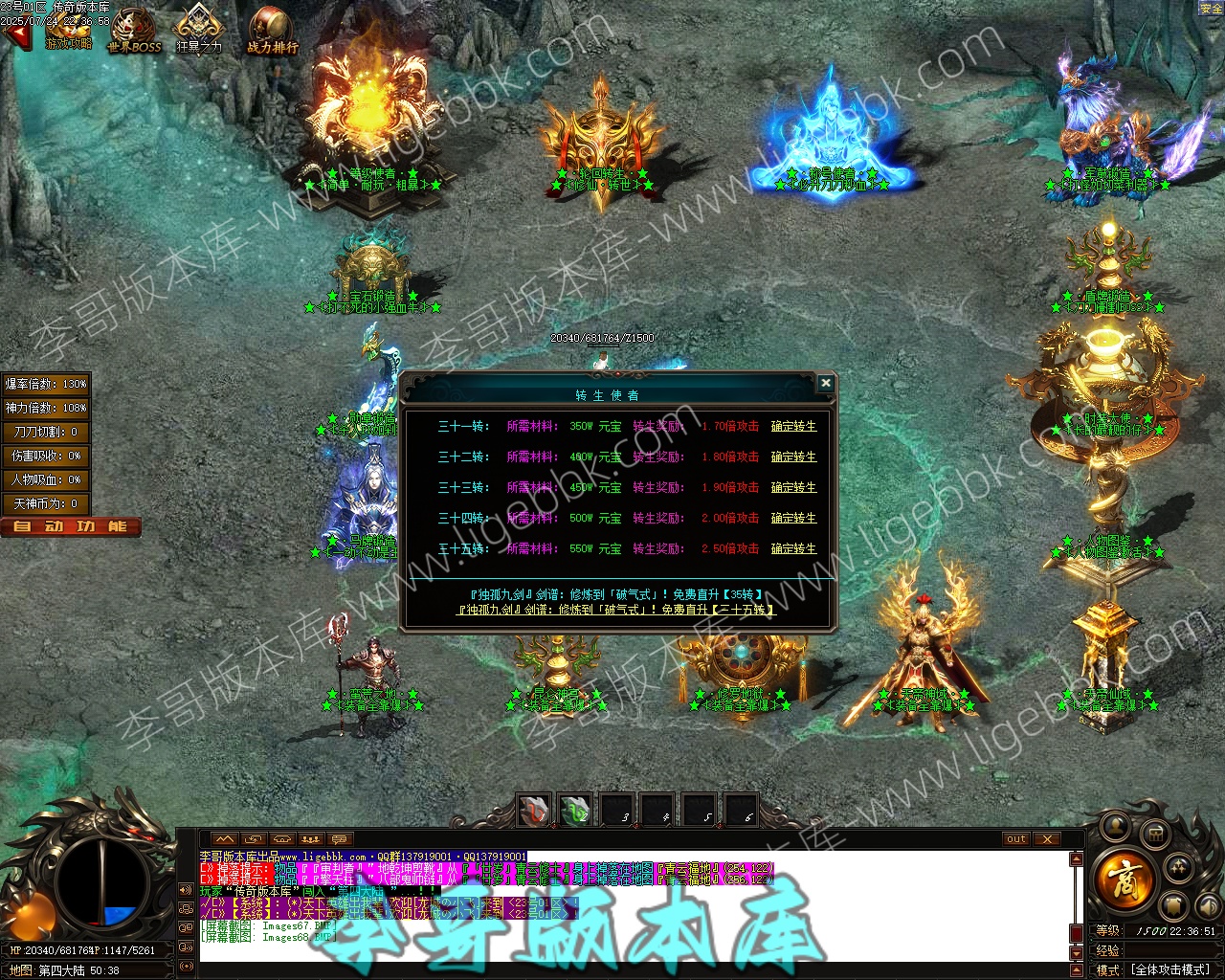Confirm rebirth for 三十二转 row
The width and height of the screenshot is (1225, 980).
pyautogui.click(x=793, y=457)
